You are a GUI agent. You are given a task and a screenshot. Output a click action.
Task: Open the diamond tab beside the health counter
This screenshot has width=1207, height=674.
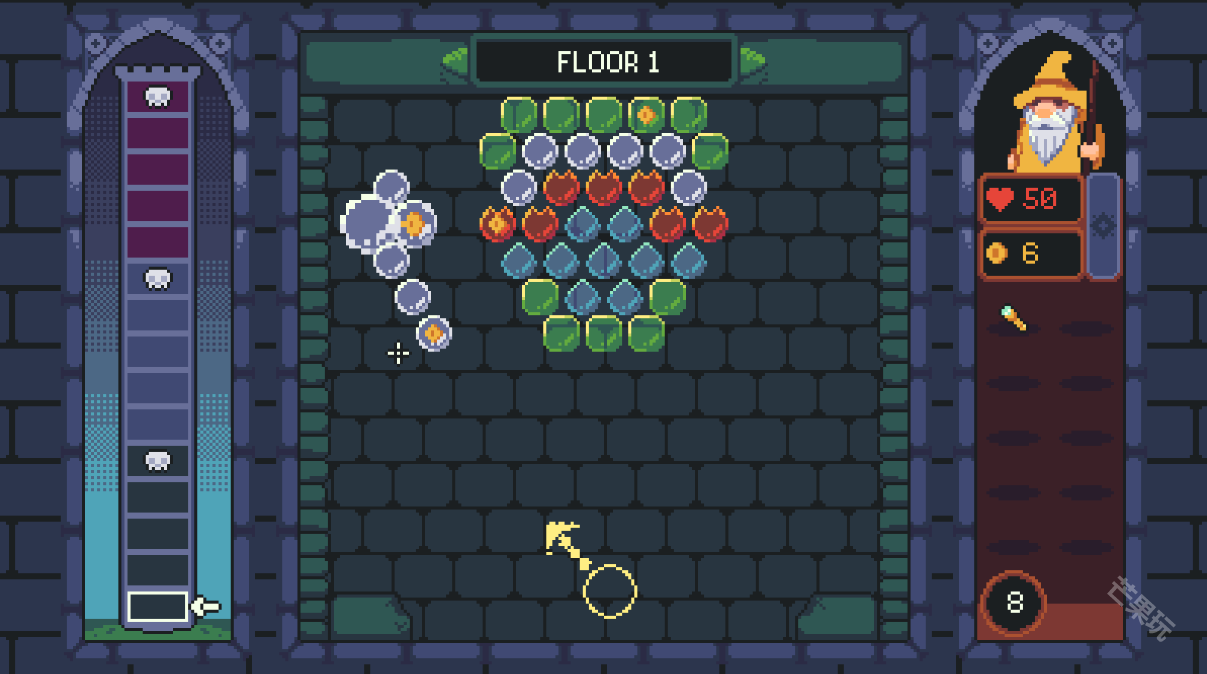[x=1103, y=226]
